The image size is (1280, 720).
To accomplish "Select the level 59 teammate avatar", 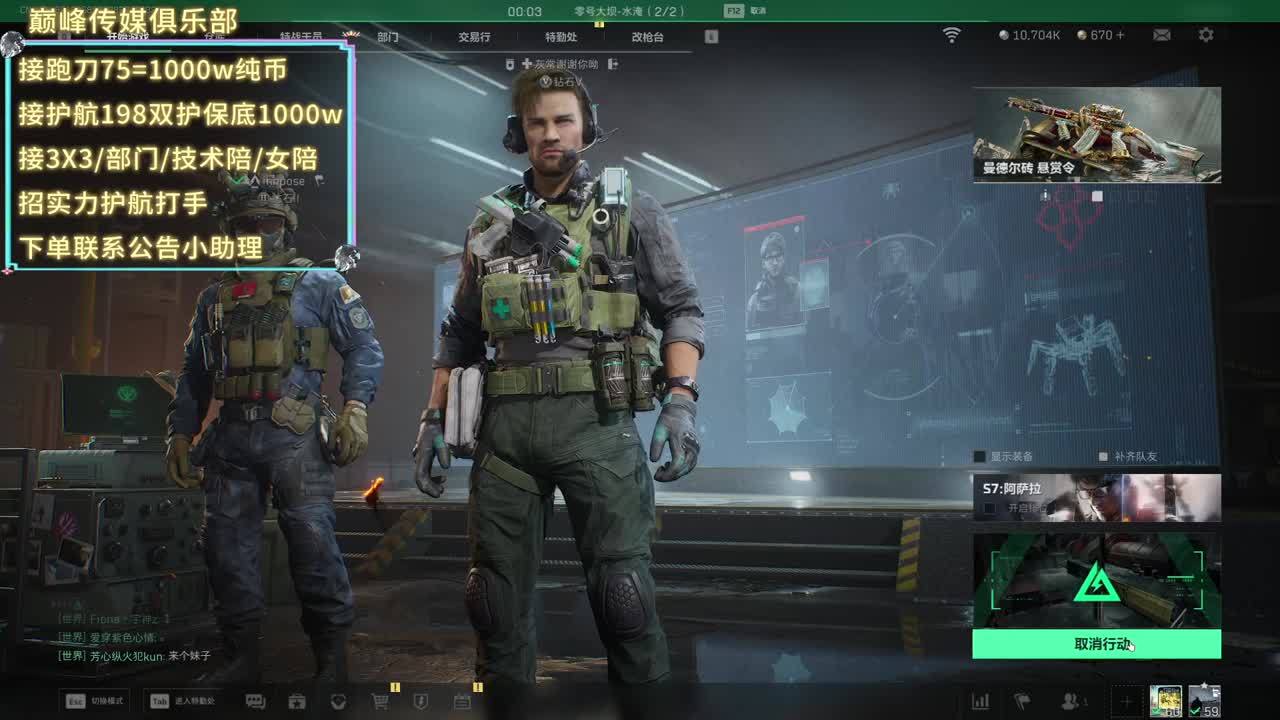I will coord(1204,700).
